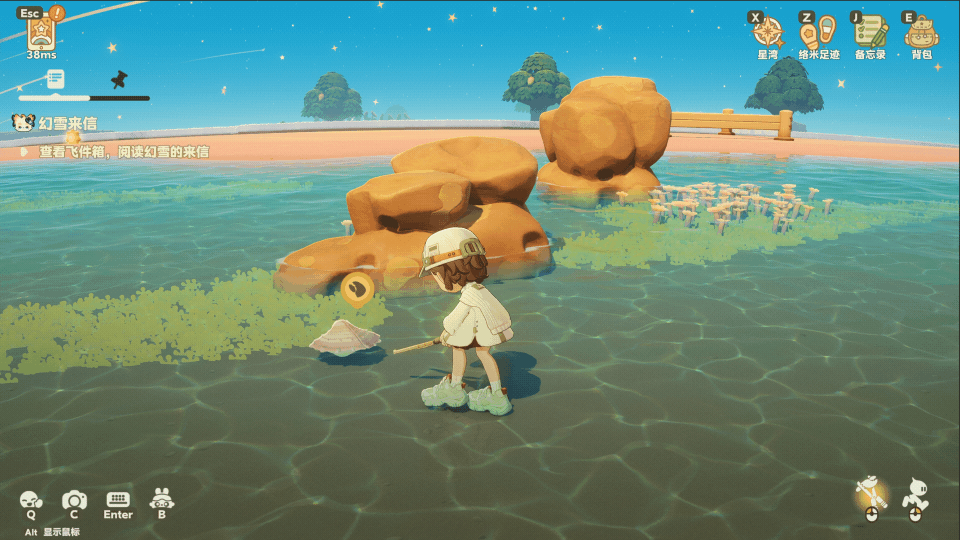Select the highlighted tool icon at bottom right

[x=871, y=494]
